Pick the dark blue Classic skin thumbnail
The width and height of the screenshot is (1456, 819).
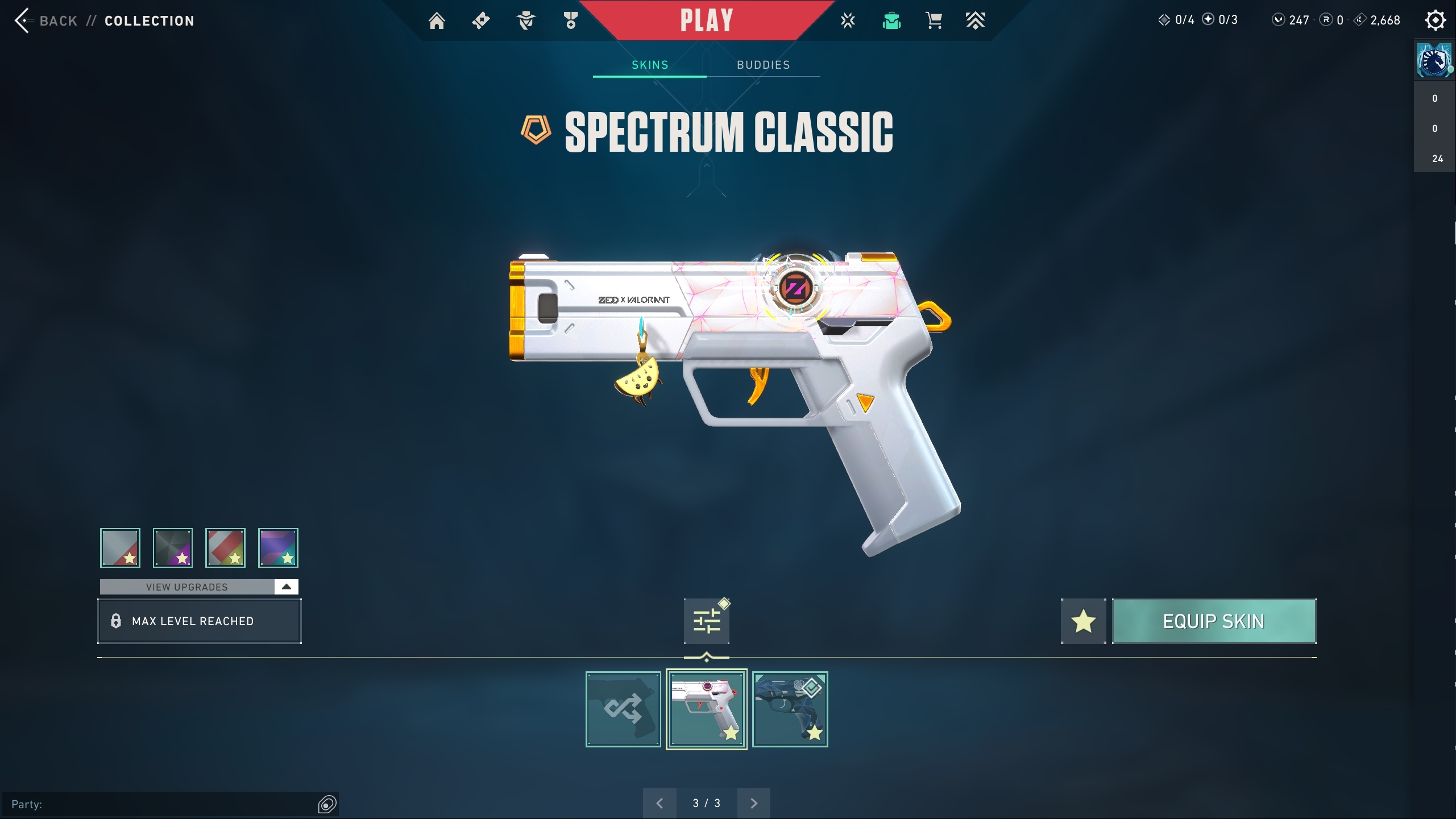click(x=790, y=709)
